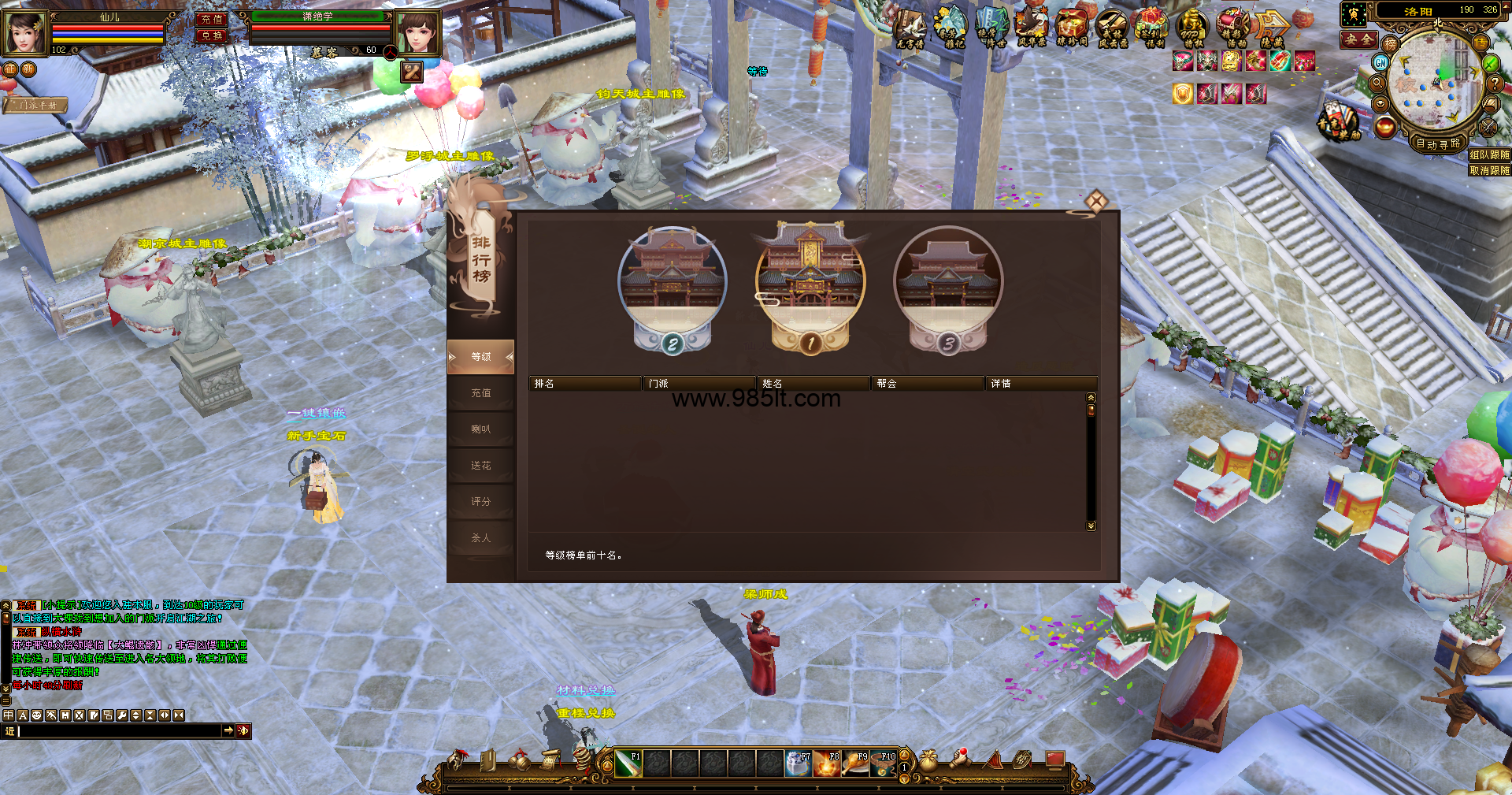Image resolution: width=1512 pixels, height=795 pixels.
Task: Click the chat input field
Action: [x=118, y=731]
